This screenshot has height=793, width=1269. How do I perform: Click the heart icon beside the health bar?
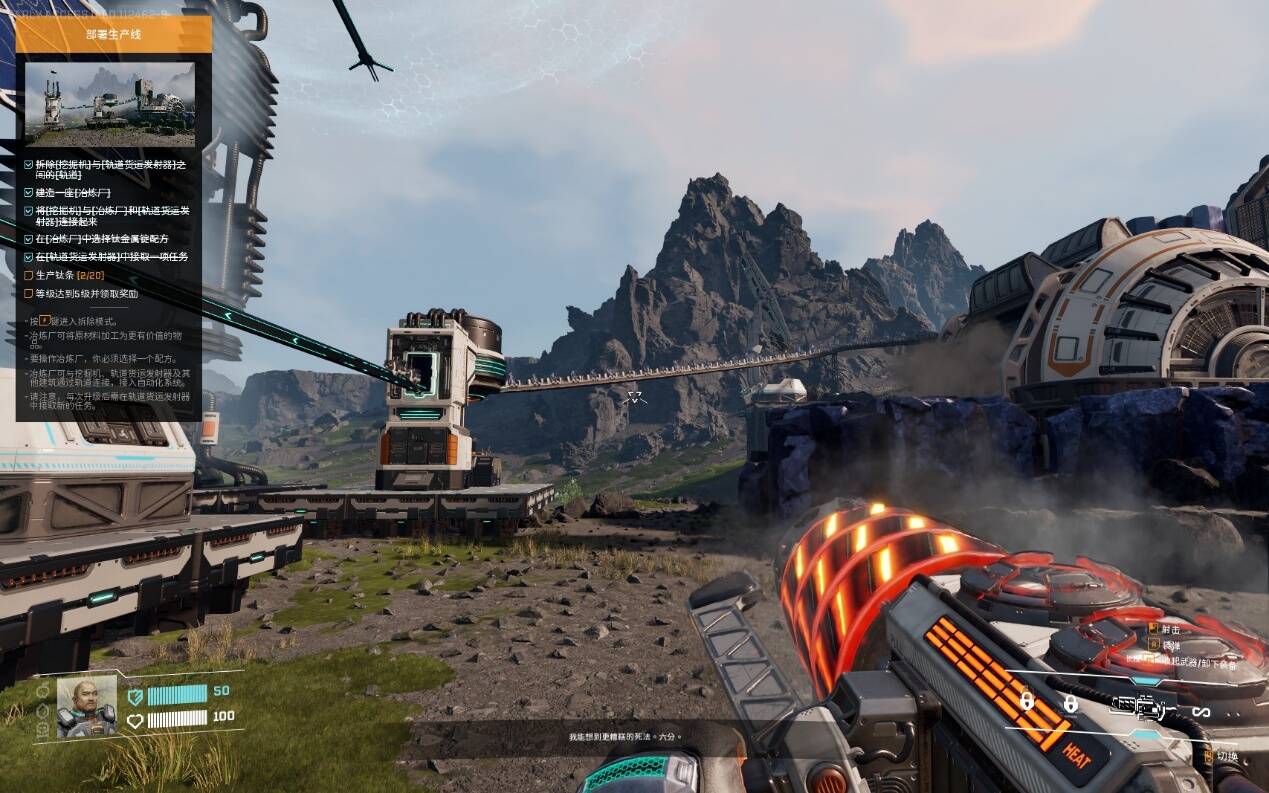pyautogui.click(x=136, y=719)
